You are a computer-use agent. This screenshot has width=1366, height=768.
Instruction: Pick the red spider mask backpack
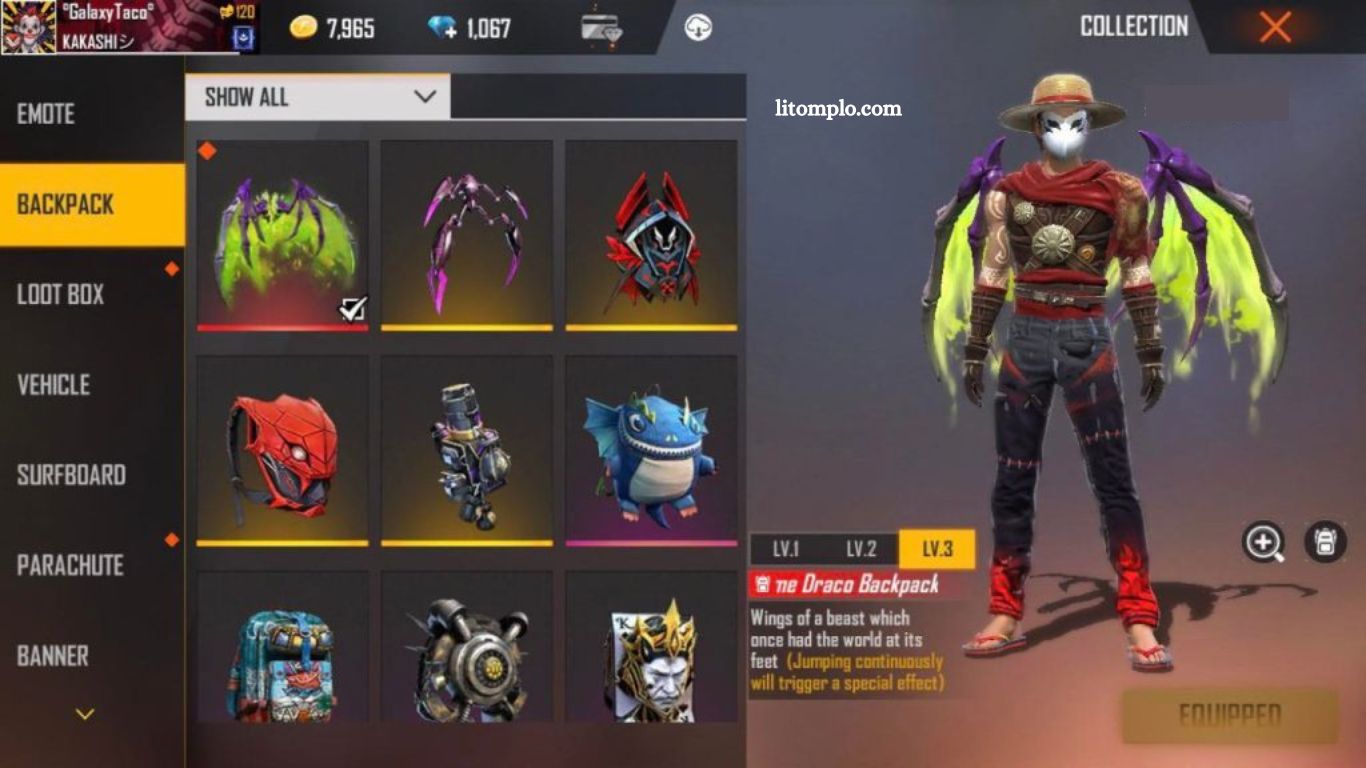pyautogui.click(x=283, y=451)
